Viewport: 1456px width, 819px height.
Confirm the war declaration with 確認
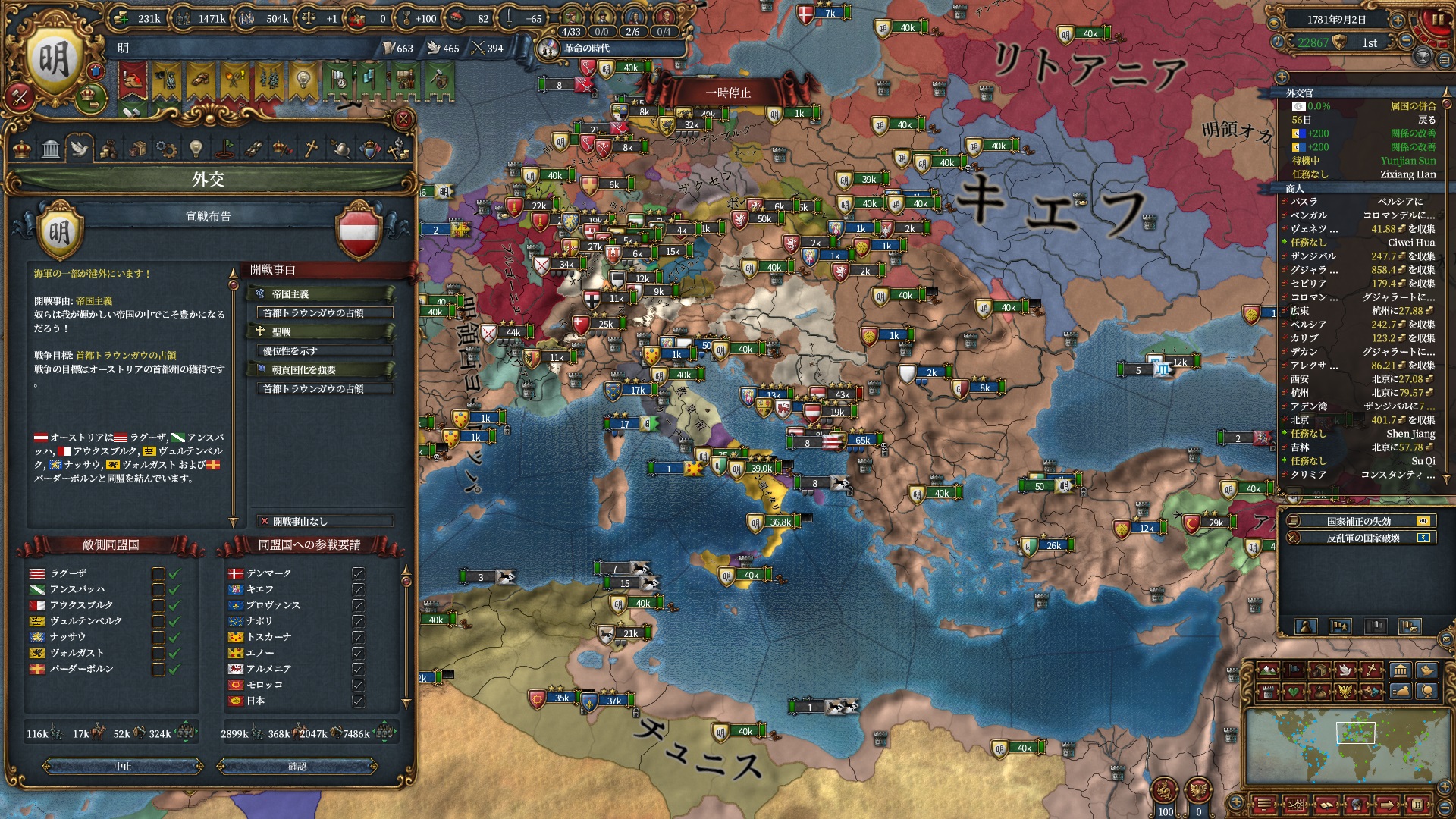tap(297, 767)
